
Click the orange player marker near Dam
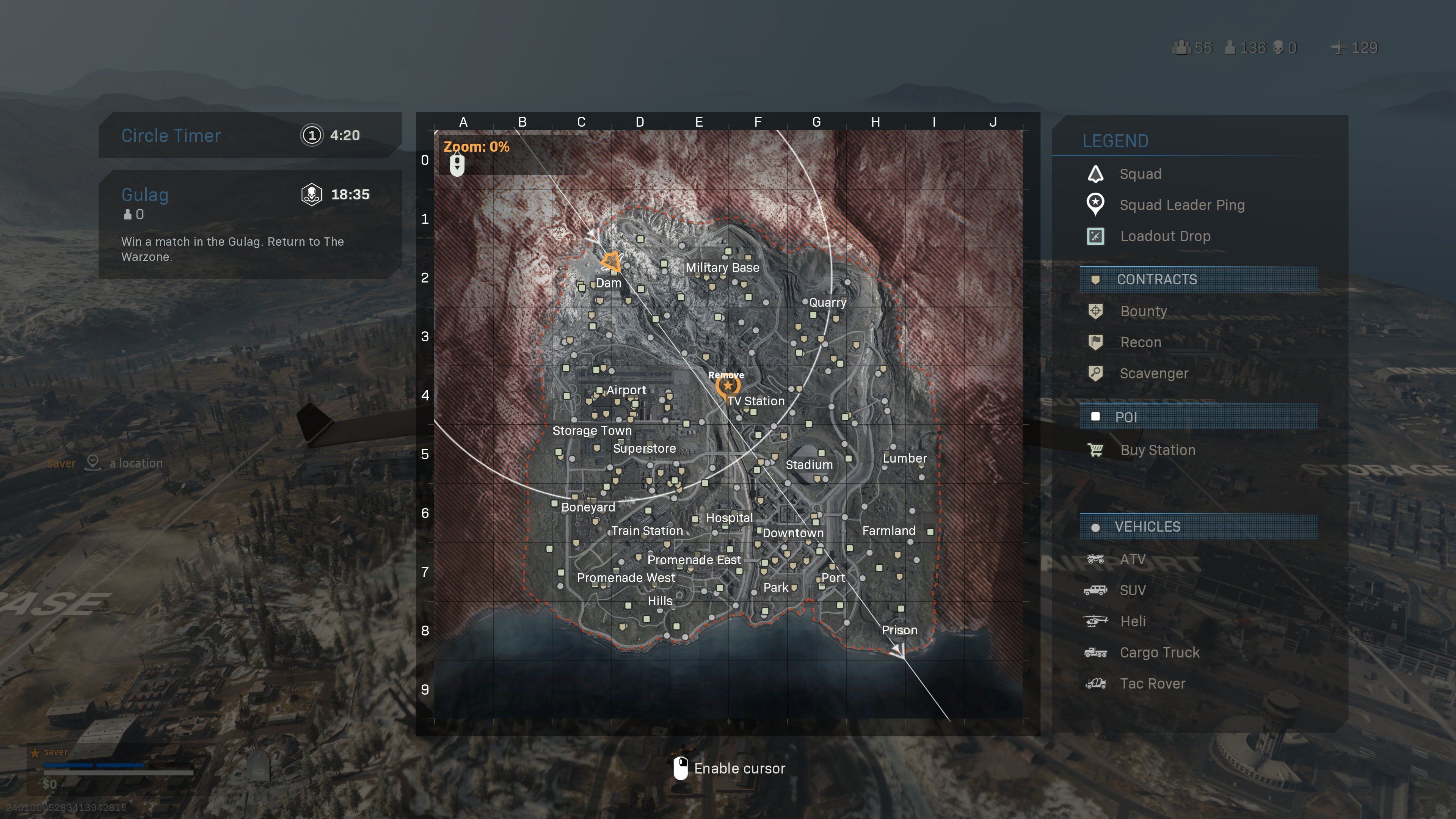(x=612, y=262)
